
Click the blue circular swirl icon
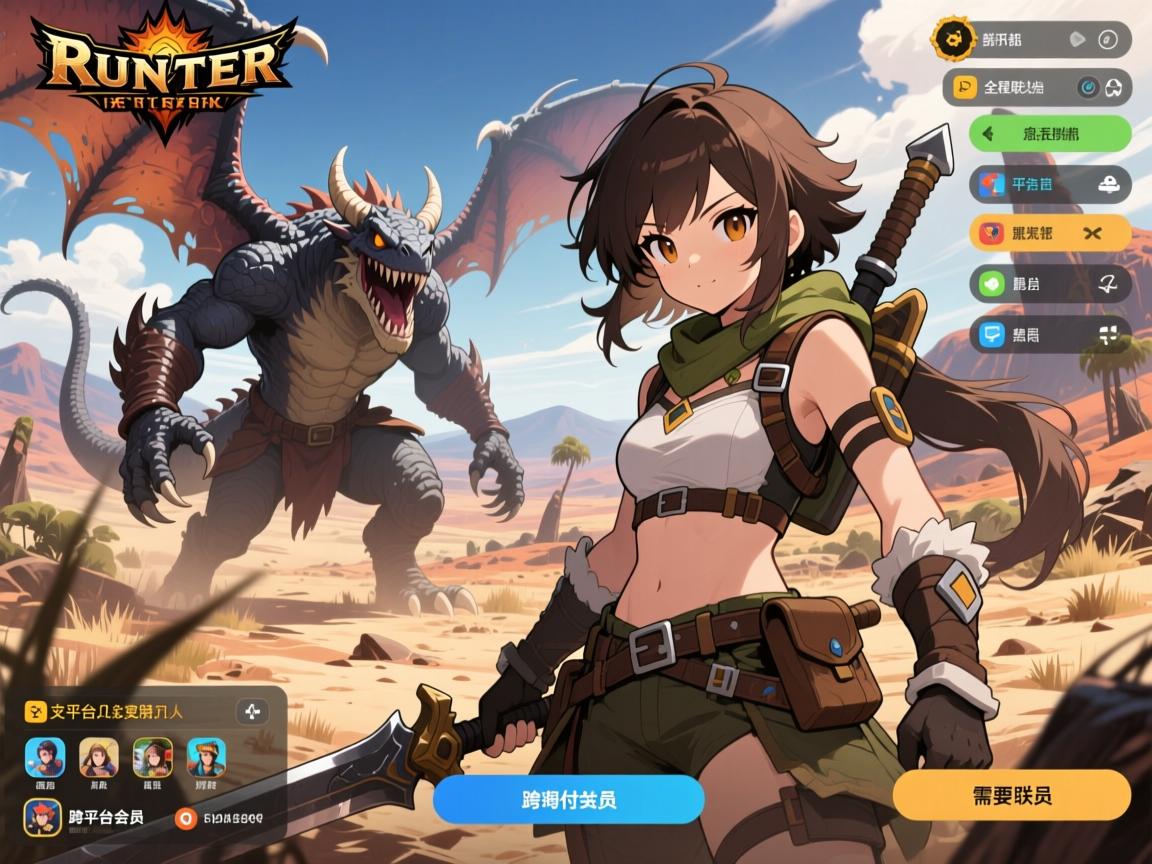[x=1087, y=88]
